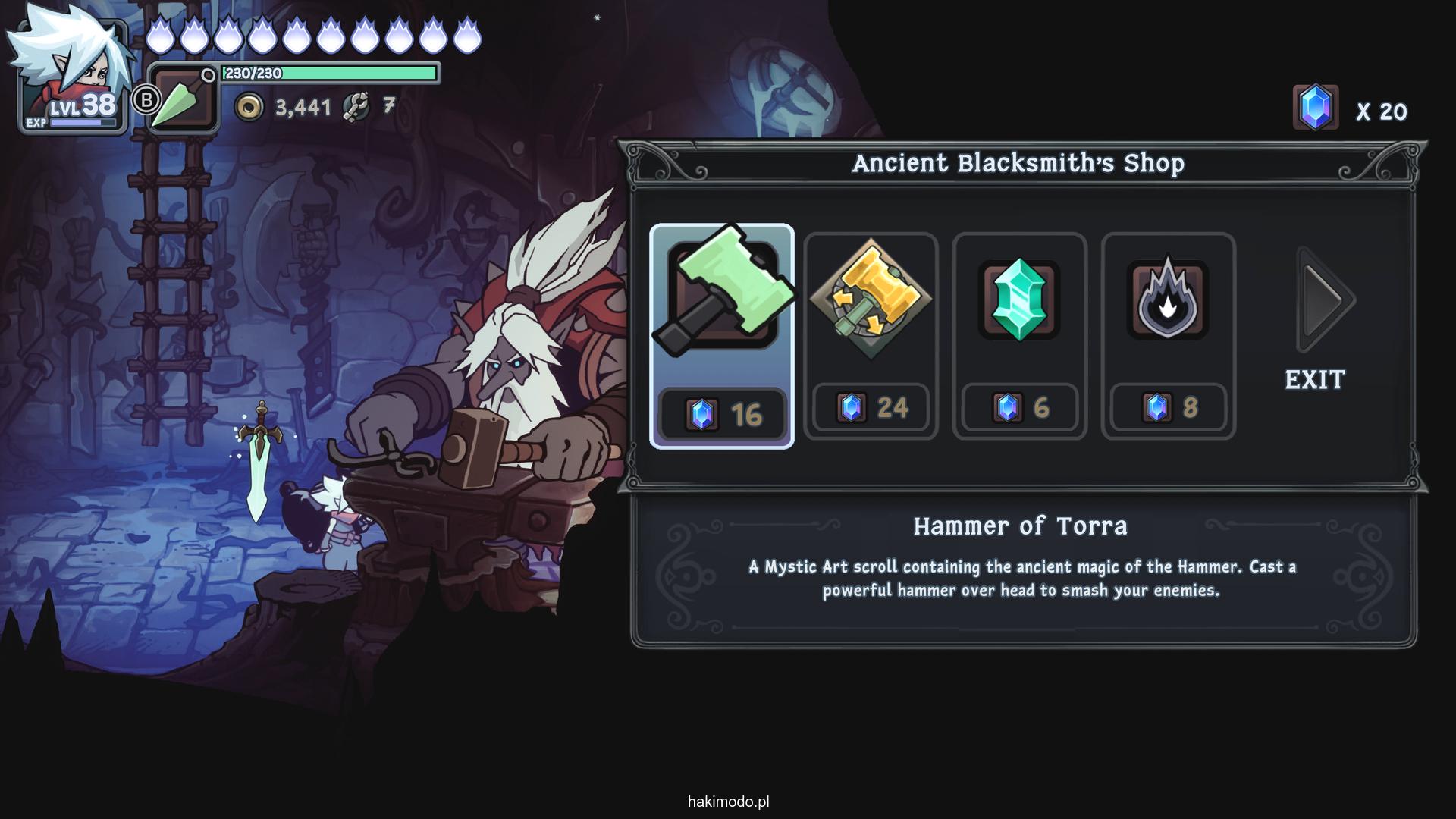Choose the golden hammer upgrade costing 24
1456x819 pixels.
(871, 336)
